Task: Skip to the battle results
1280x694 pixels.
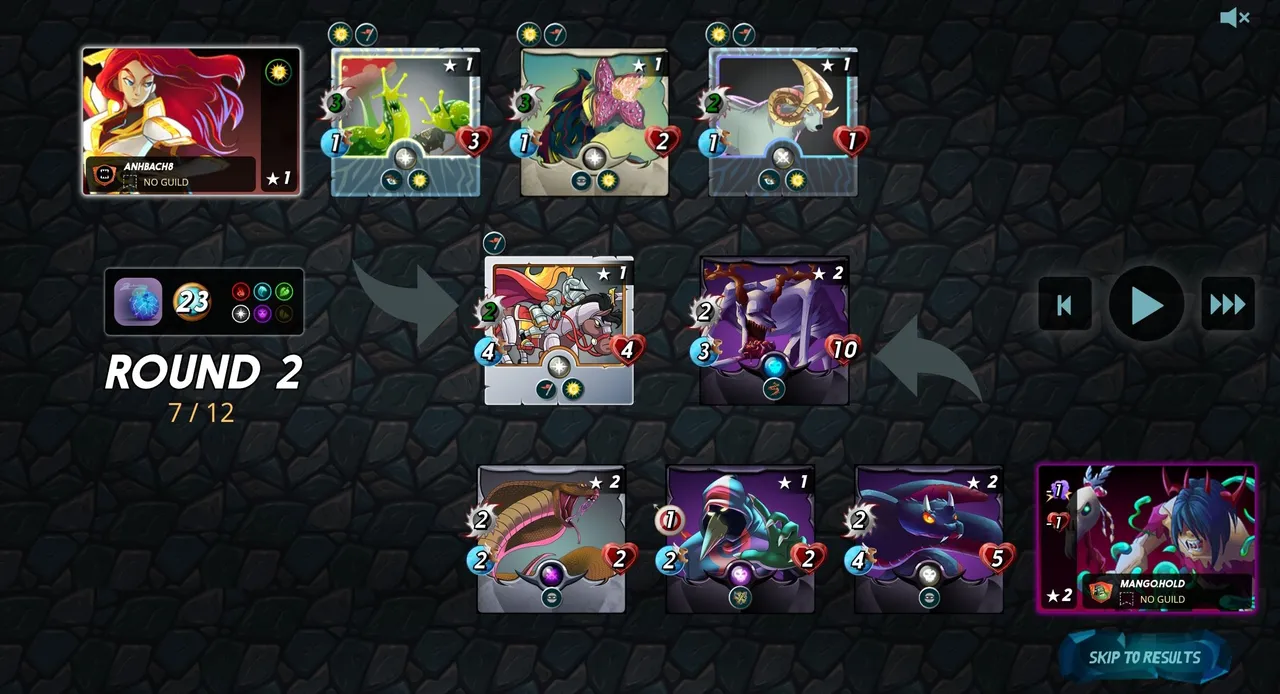Action: pos(1144,657)
